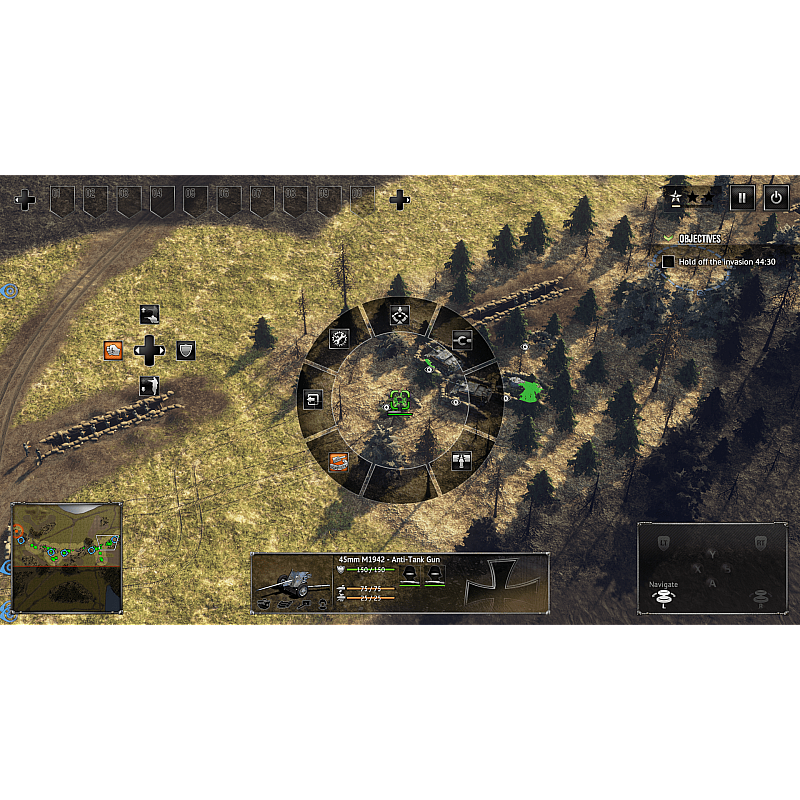Select the shield defensive stance icon

coord(185,350)
